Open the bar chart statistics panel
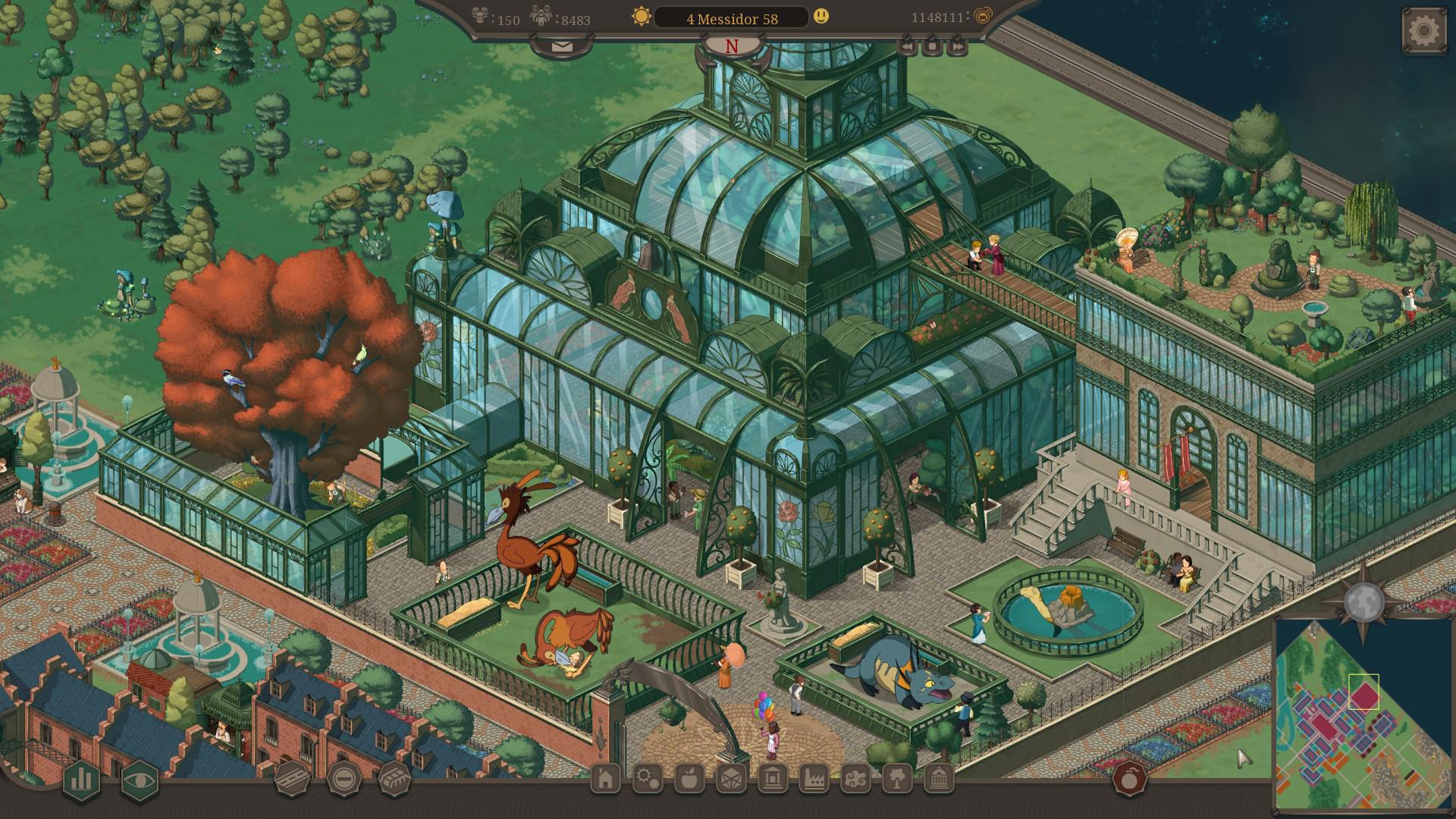The height and width of the screenshot is (819, 1456). 81,780
